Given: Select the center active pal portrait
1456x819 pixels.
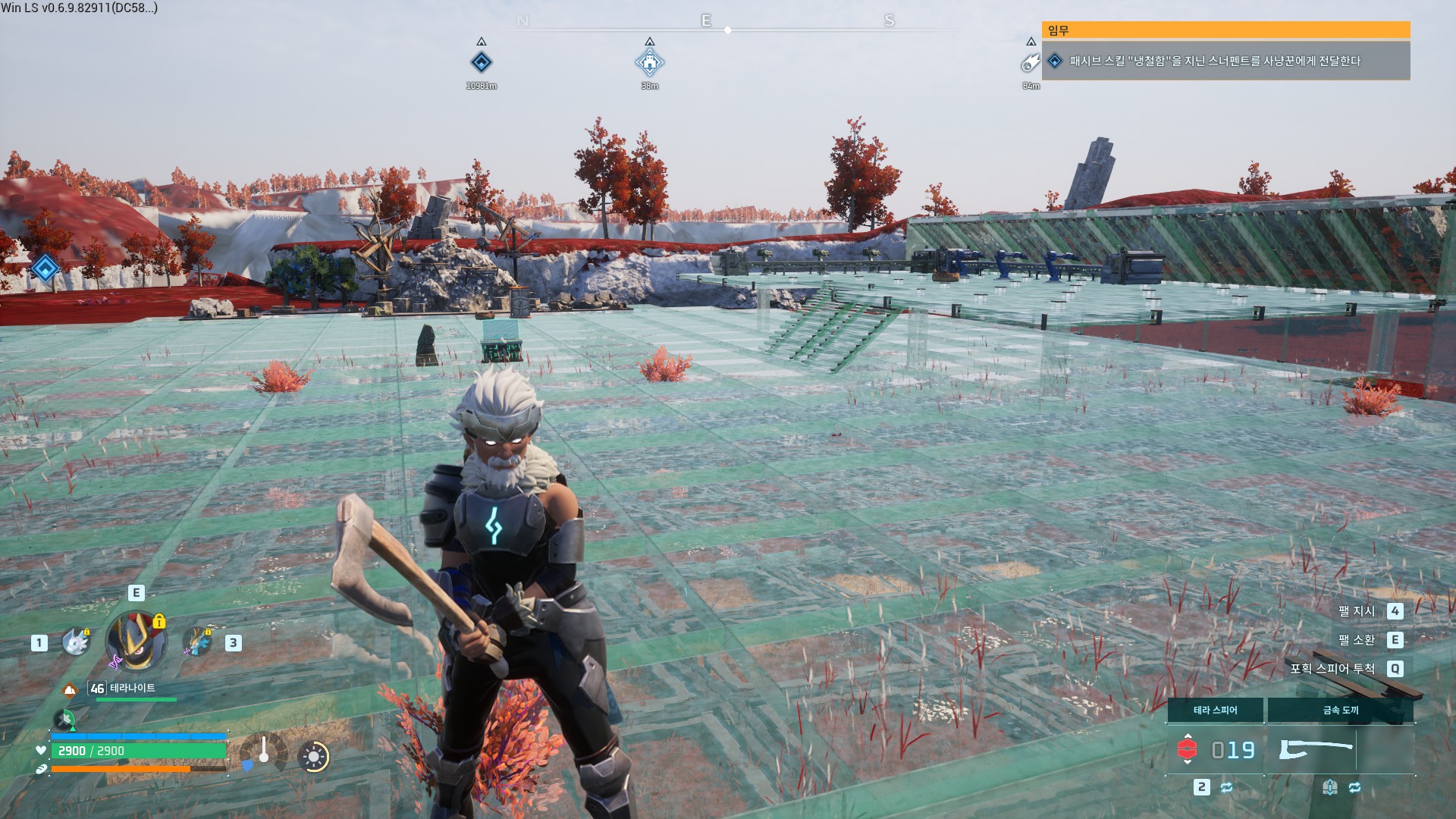Looking at the screenshot, I should 136,642.
